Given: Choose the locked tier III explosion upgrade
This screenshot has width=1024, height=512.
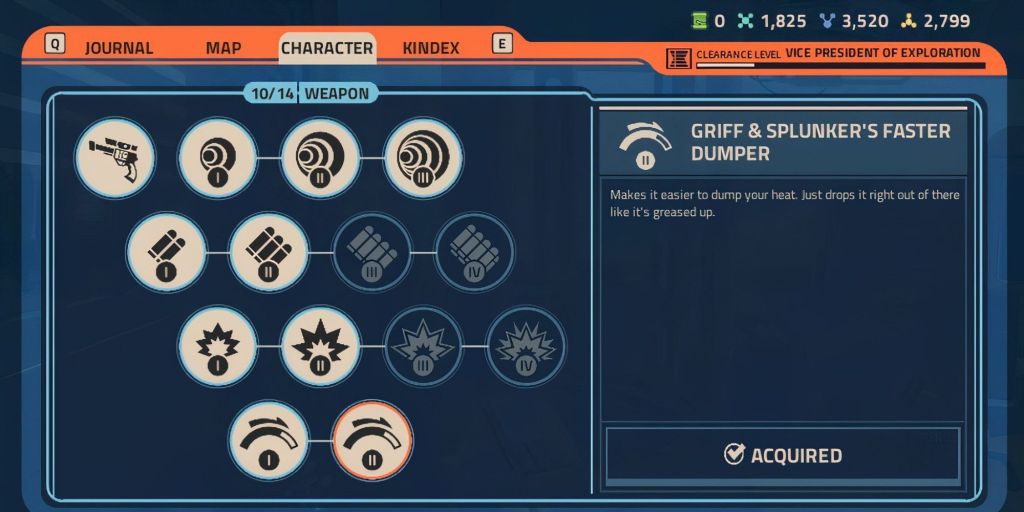Looking at the screenshot, I should [423, 347].
